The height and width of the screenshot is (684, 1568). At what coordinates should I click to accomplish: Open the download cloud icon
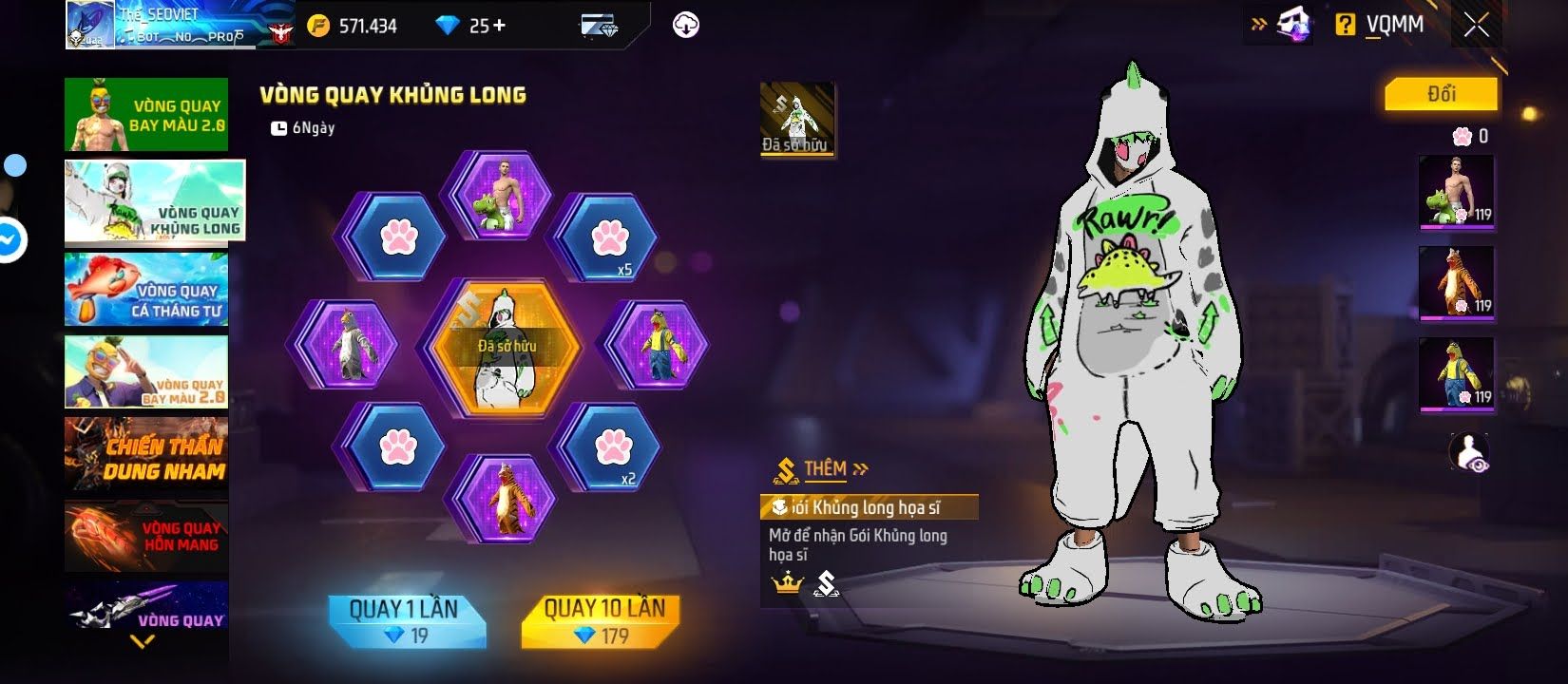click(685, 26)
